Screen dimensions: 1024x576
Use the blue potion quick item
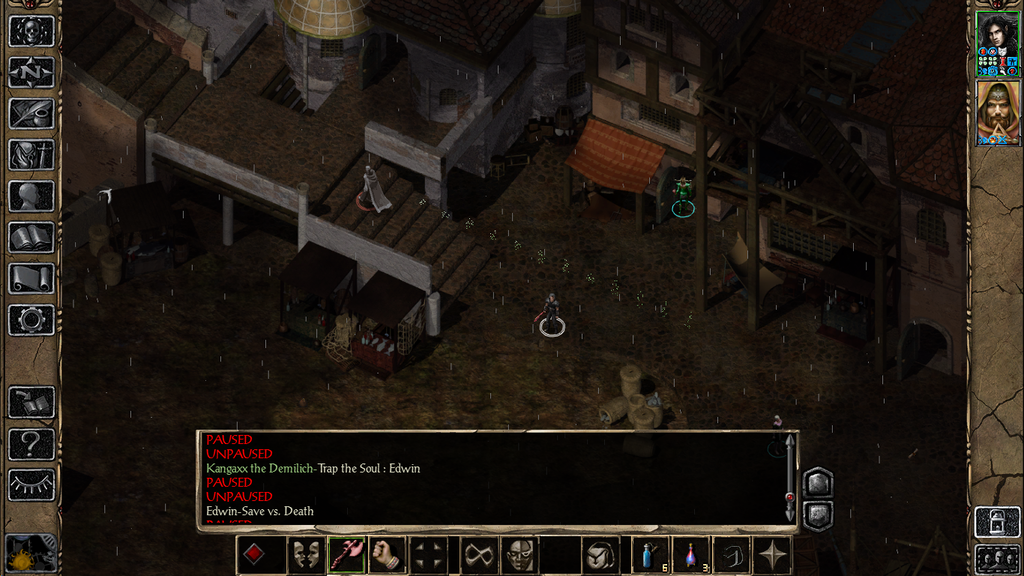649,555
